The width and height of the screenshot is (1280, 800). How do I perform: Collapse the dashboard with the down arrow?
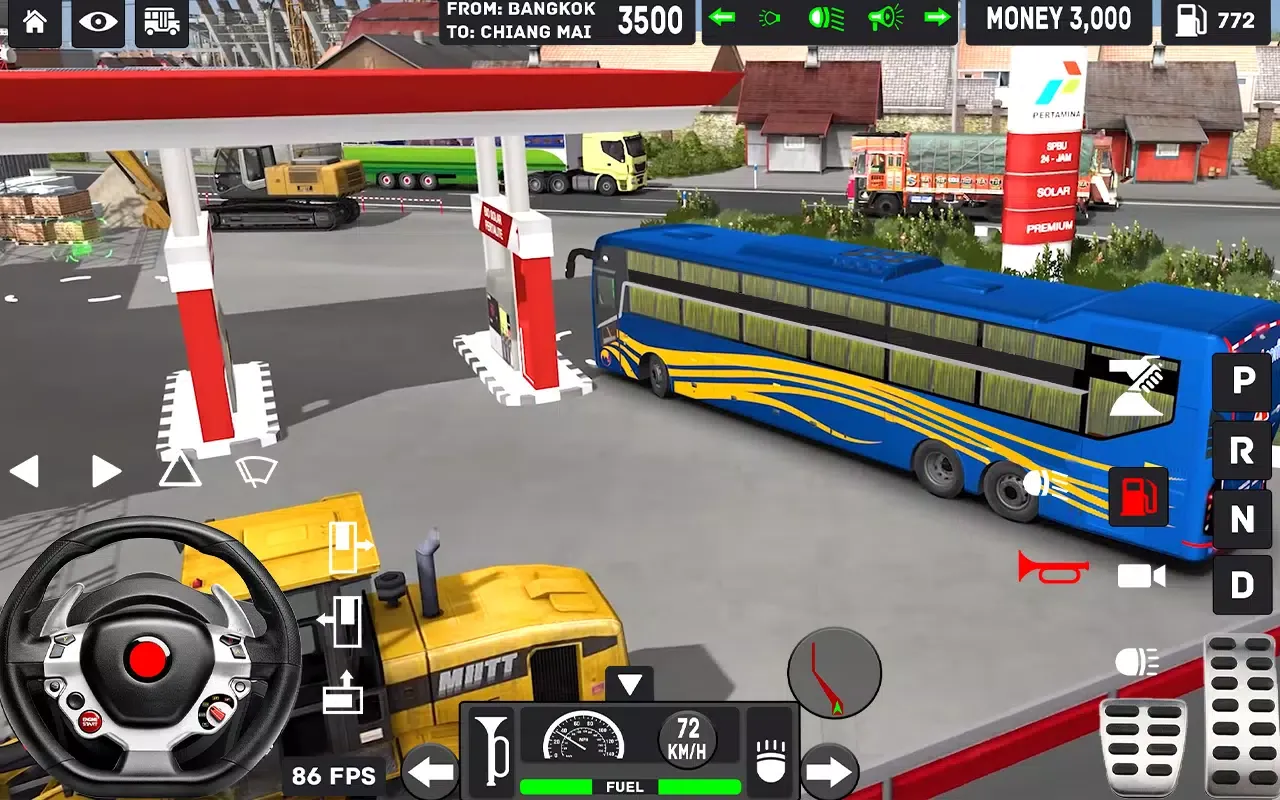[x=629, y=684]
